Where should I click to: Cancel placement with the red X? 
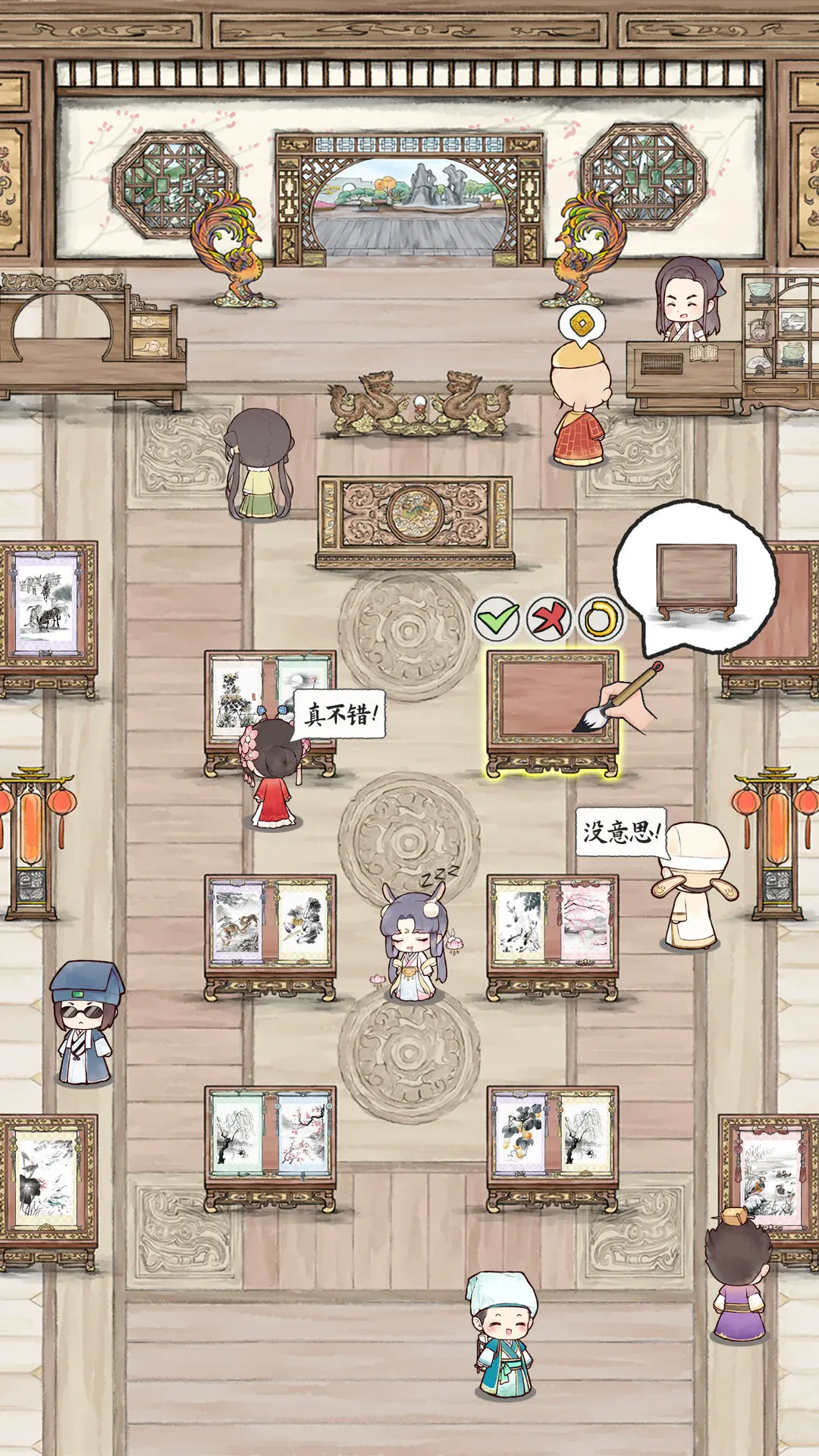pos(549,619)
